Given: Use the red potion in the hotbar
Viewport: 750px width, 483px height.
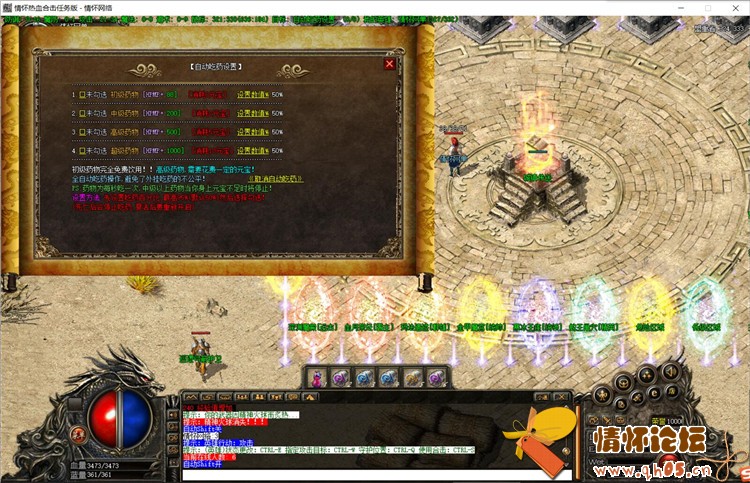Looking at the screenshot, I should (x=318, y=377).
